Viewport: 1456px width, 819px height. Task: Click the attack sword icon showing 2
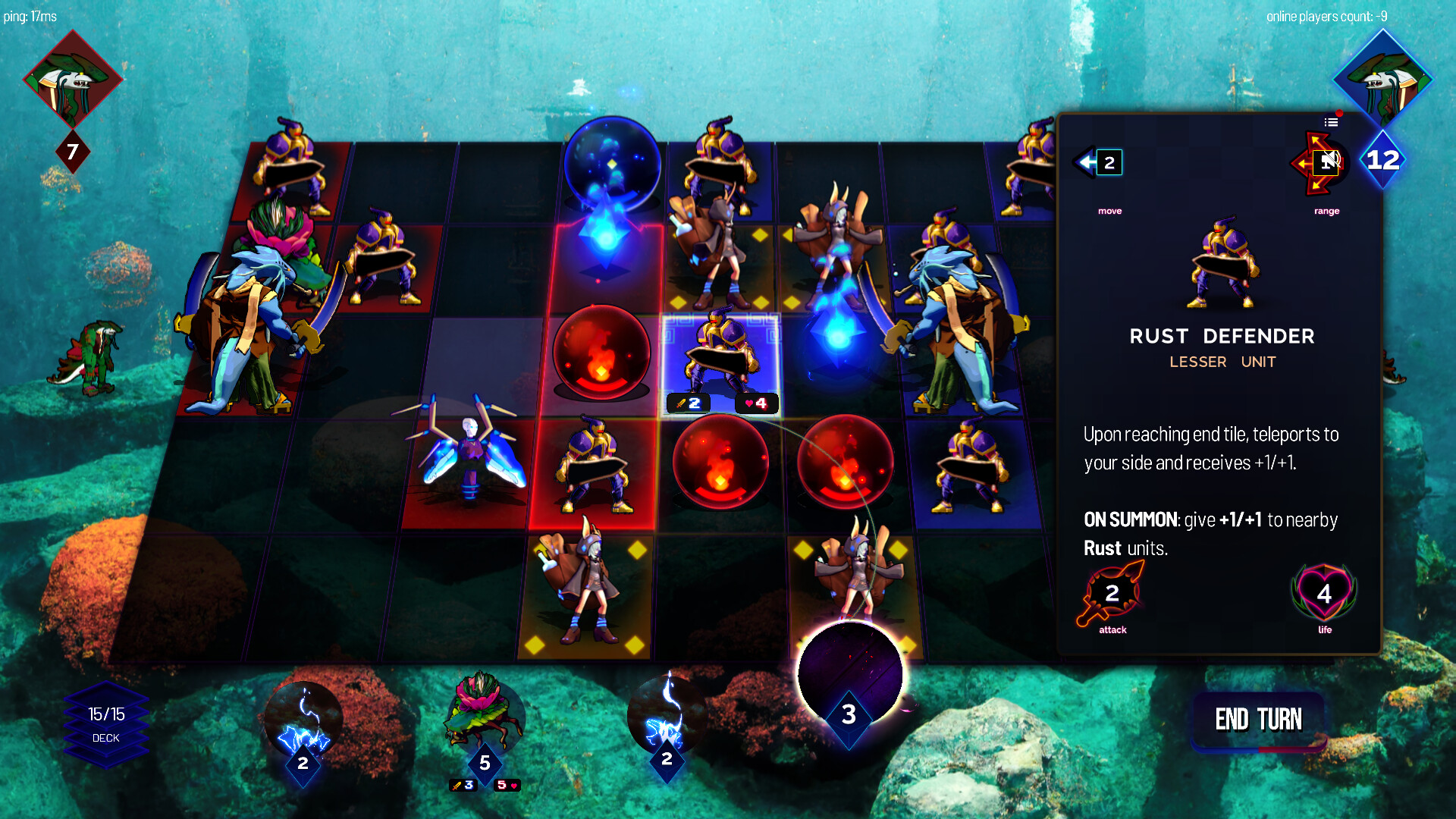[1111, 595]
